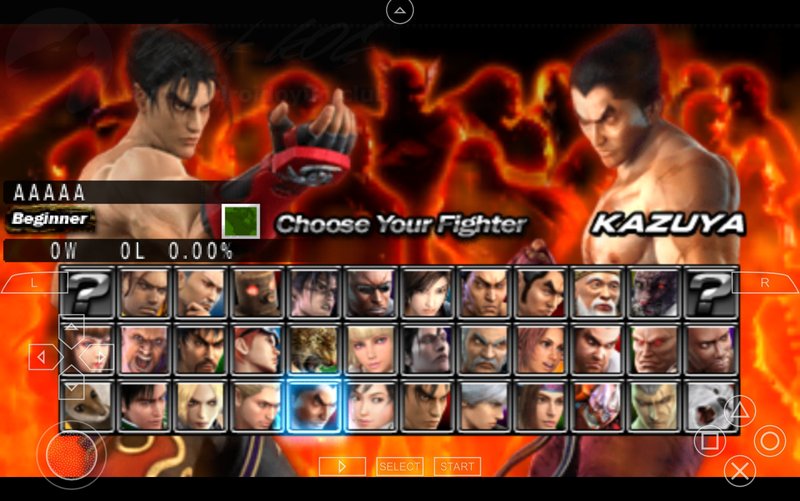Open the emulator menu via top arrow

[x=400, y=11]
